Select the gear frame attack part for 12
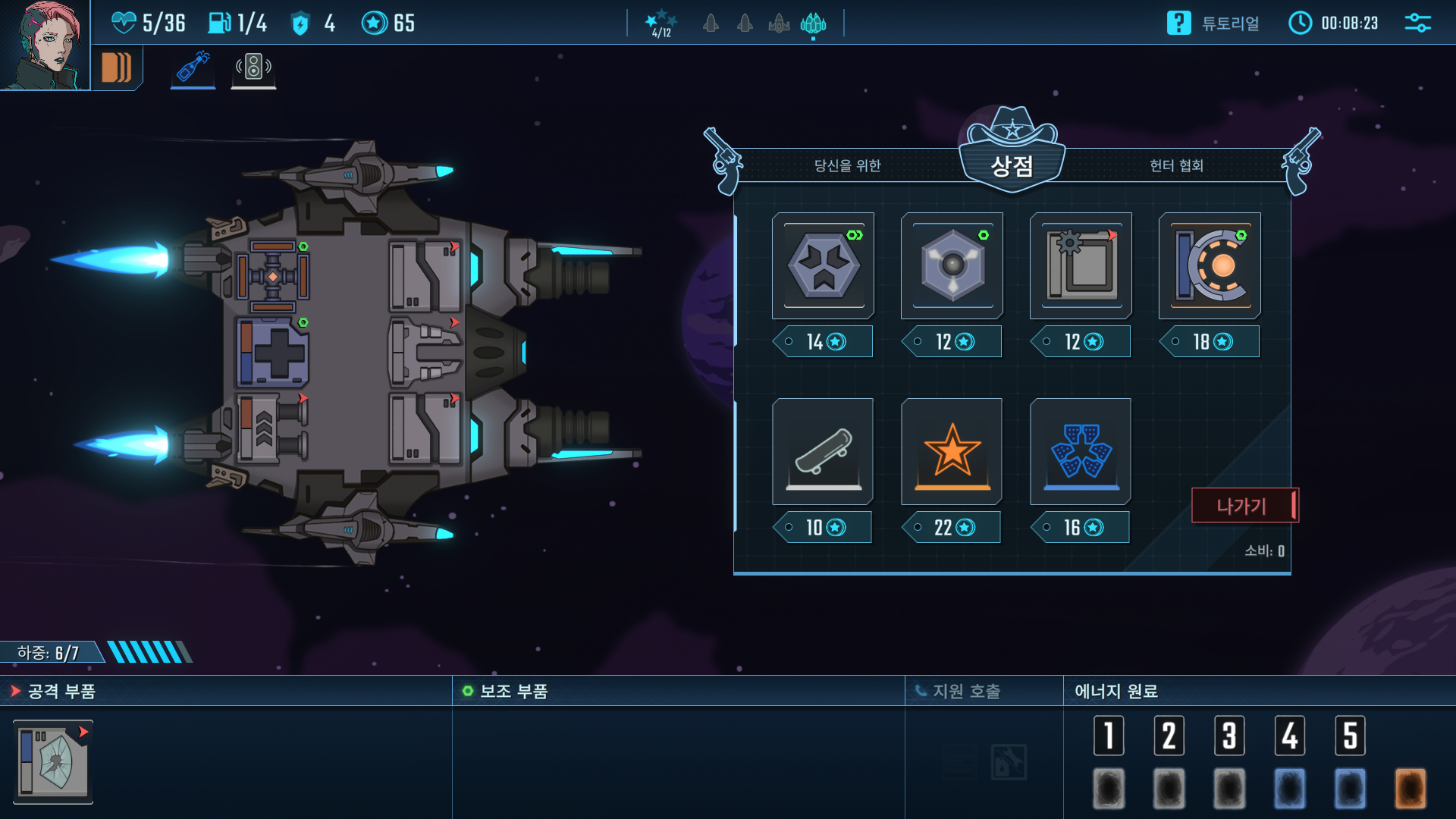 [x=1081, y=265]
